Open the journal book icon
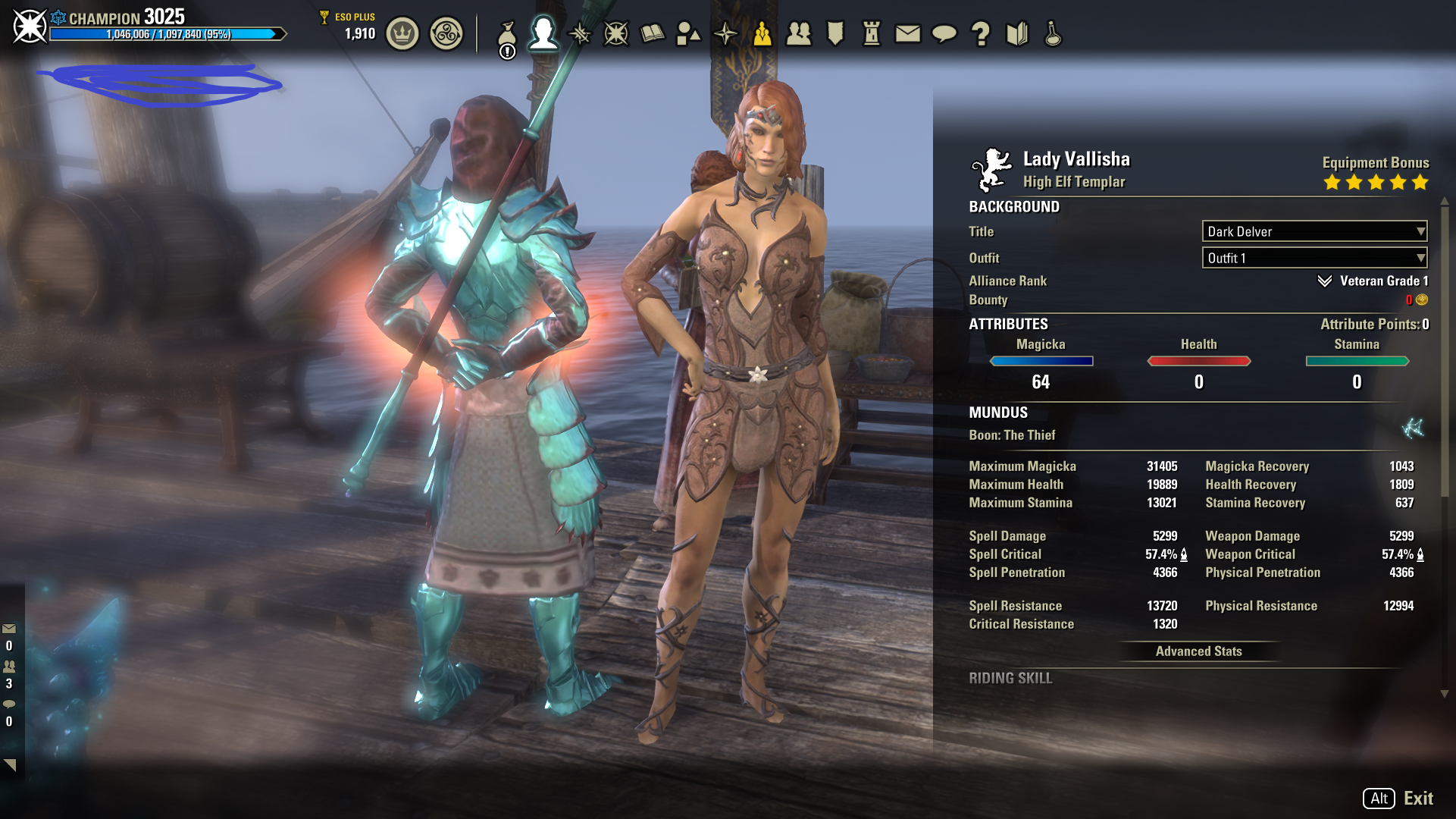Viewport: 1456px width, 819px height. 653,34
